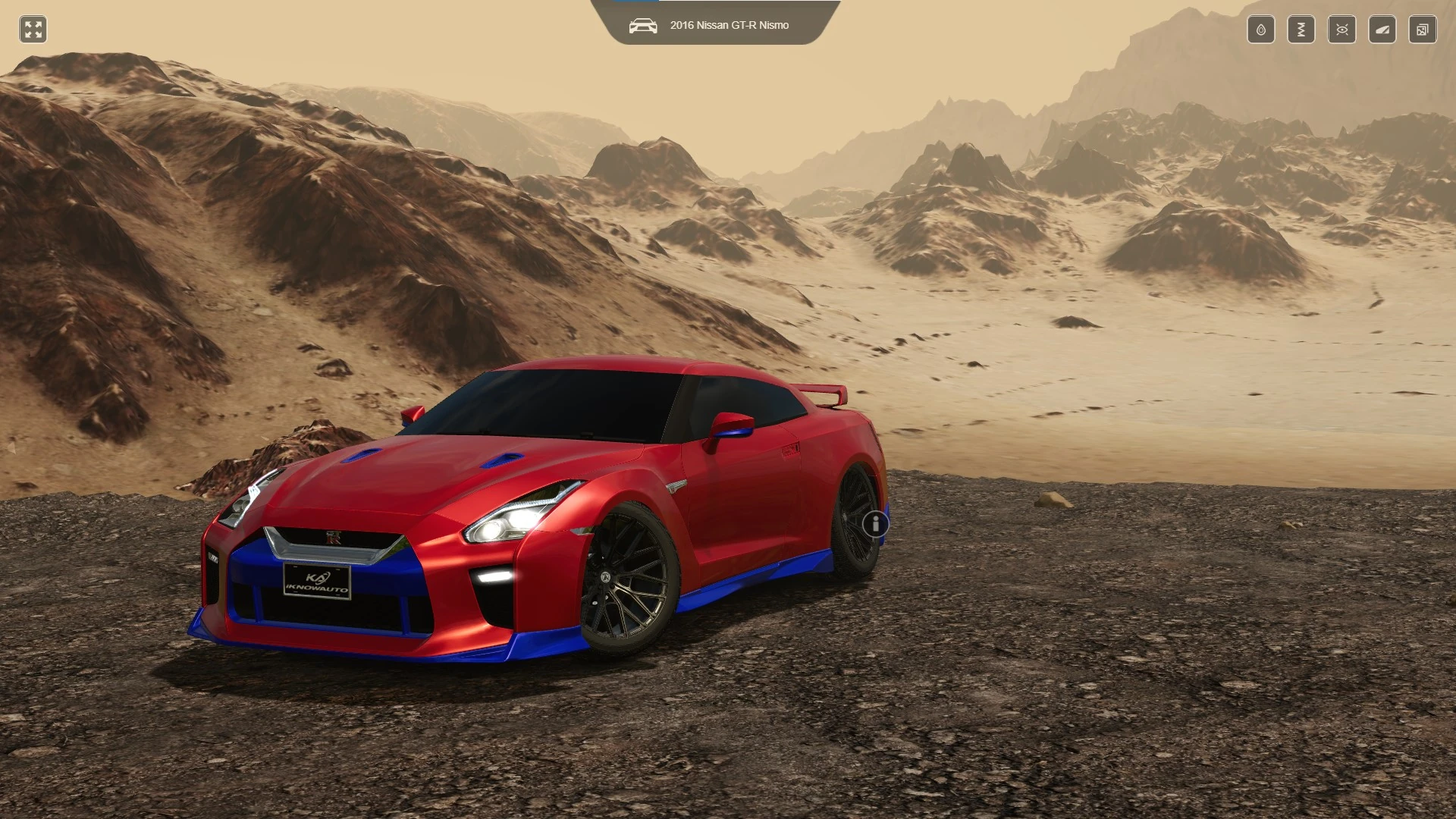
Task: Choose the wheel fender customization icon
Action: click(x=1382, y=30)
